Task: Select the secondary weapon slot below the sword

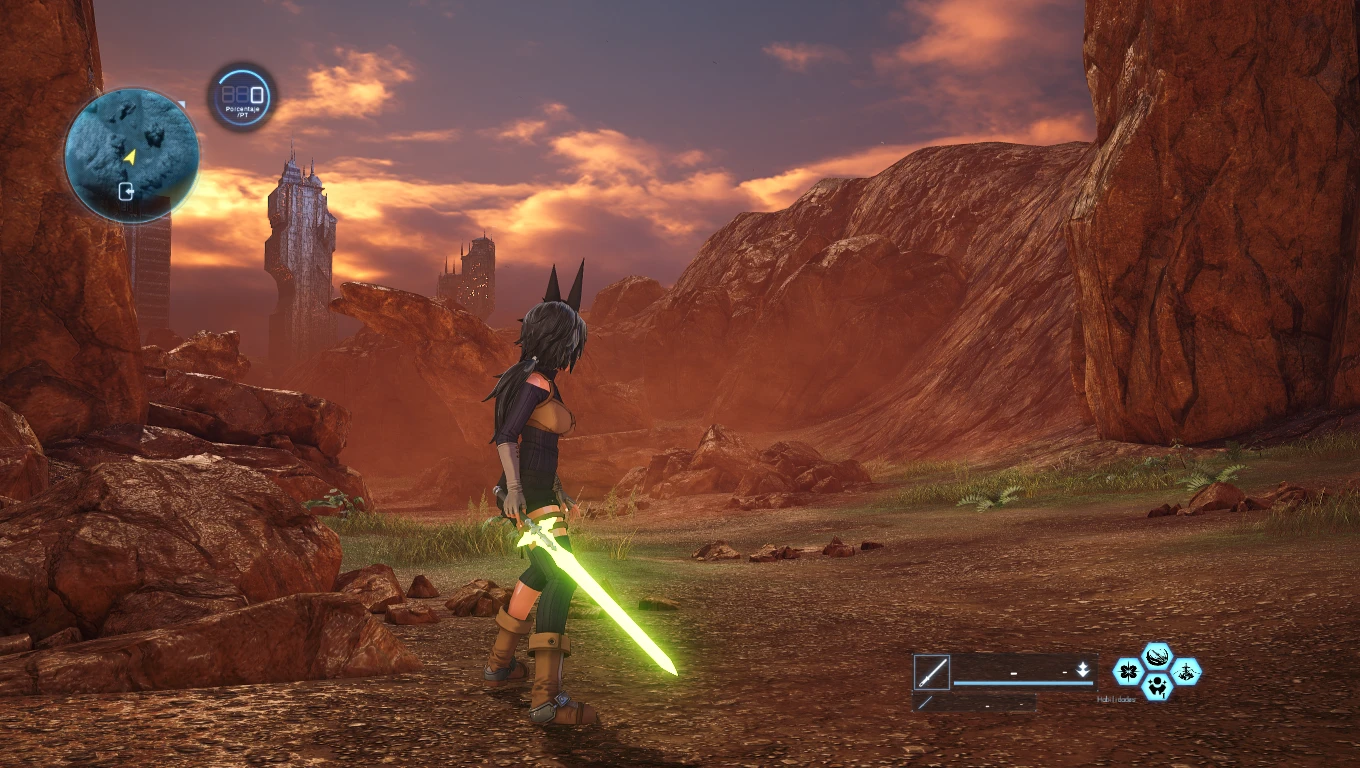Action: point(926,703)
